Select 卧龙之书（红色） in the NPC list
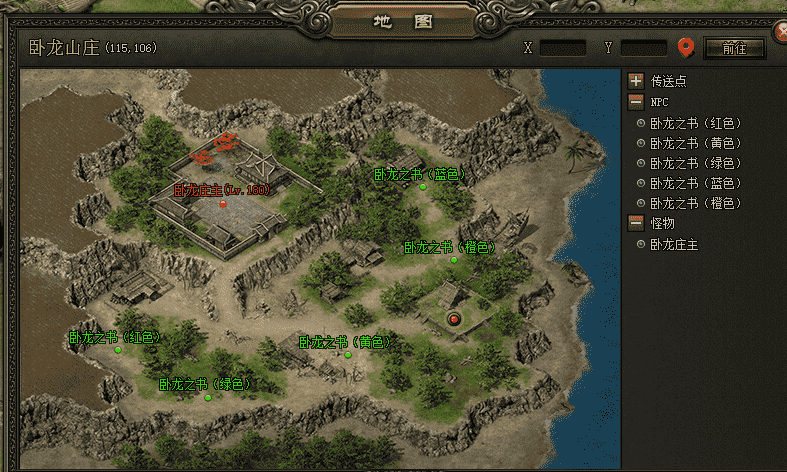This screenshot has width=787, height=472. (695, 123)
